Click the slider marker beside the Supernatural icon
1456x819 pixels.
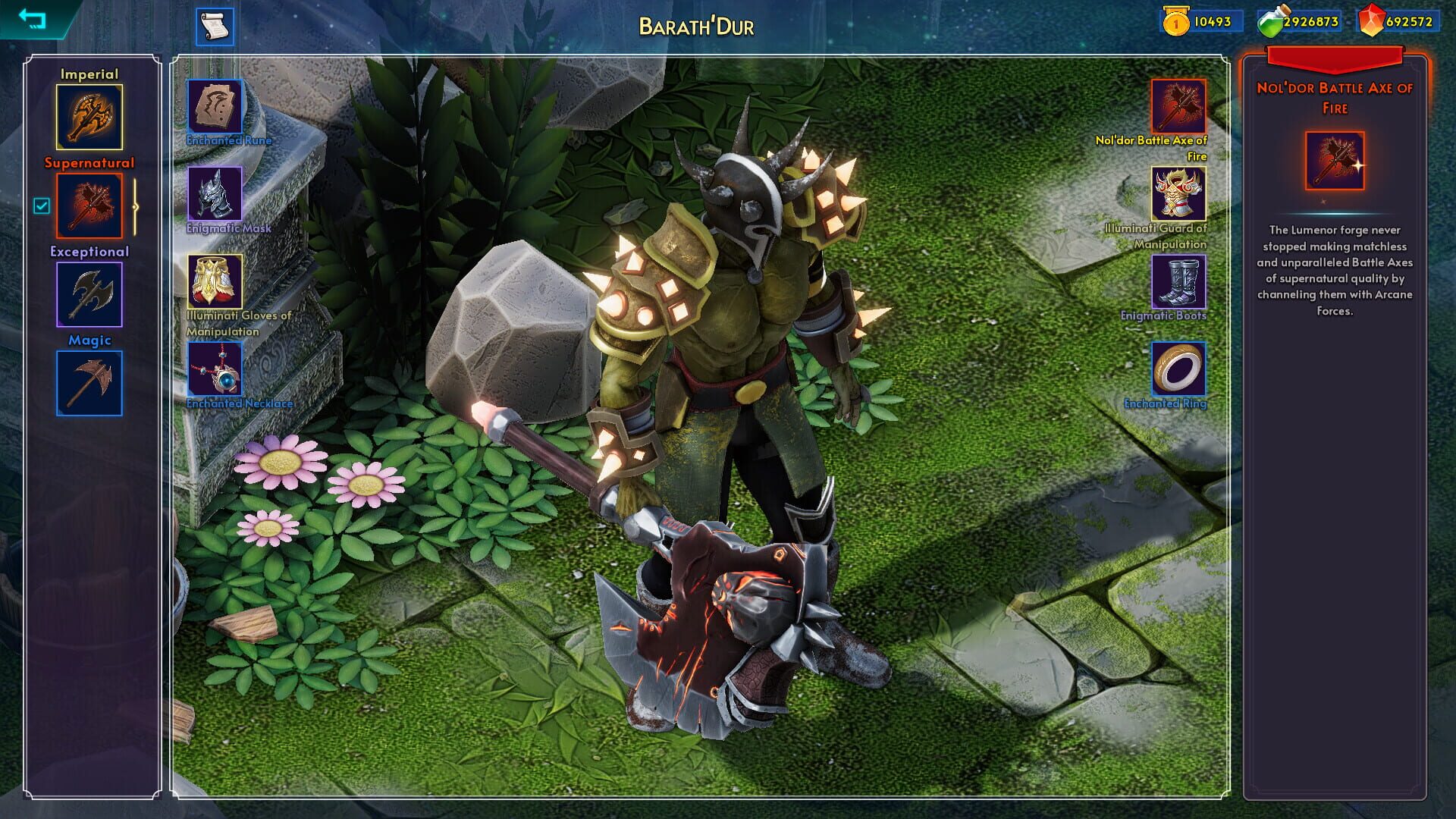coord(134,206)
